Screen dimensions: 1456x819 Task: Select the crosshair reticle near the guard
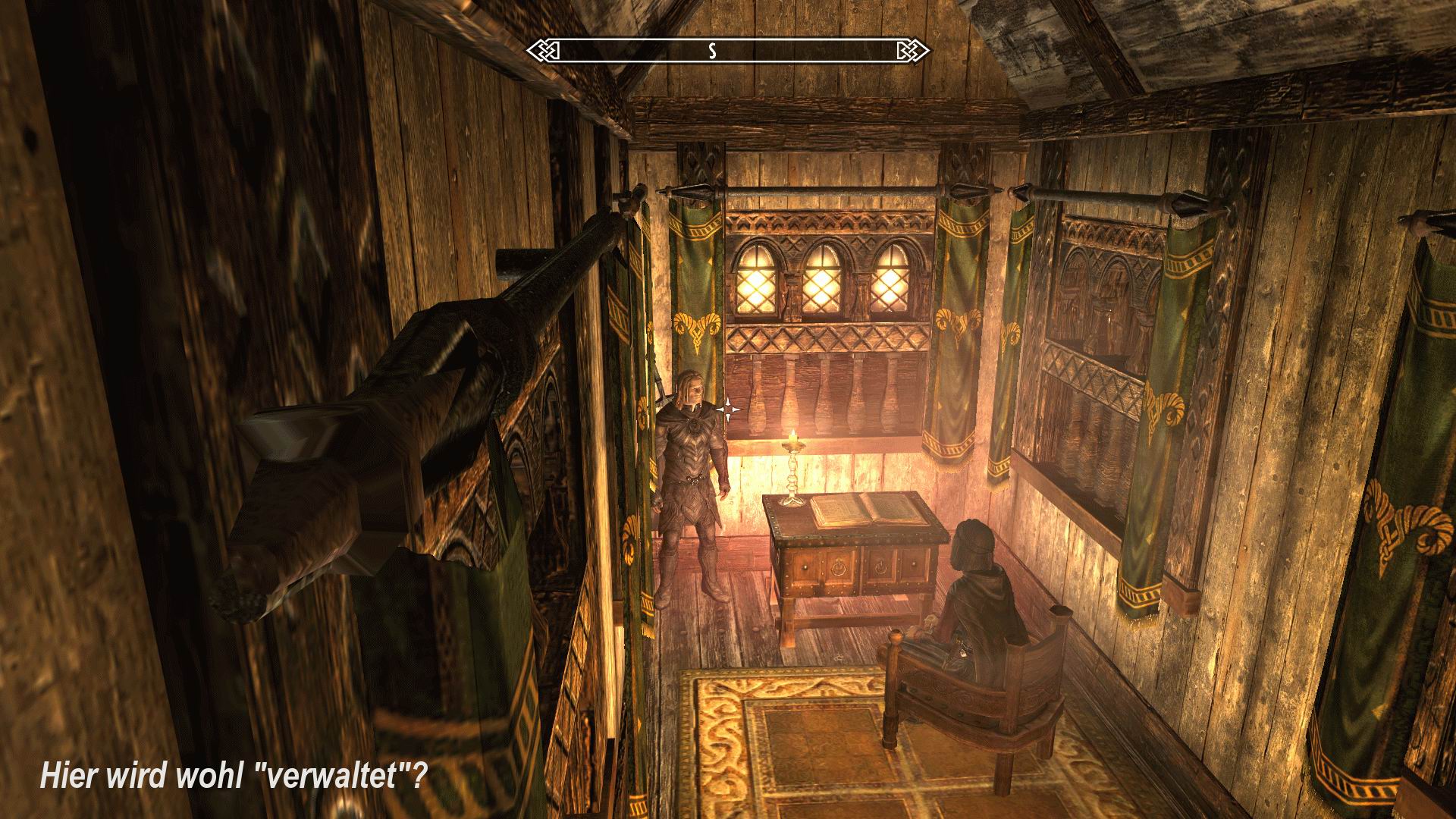tap(726, 408)
